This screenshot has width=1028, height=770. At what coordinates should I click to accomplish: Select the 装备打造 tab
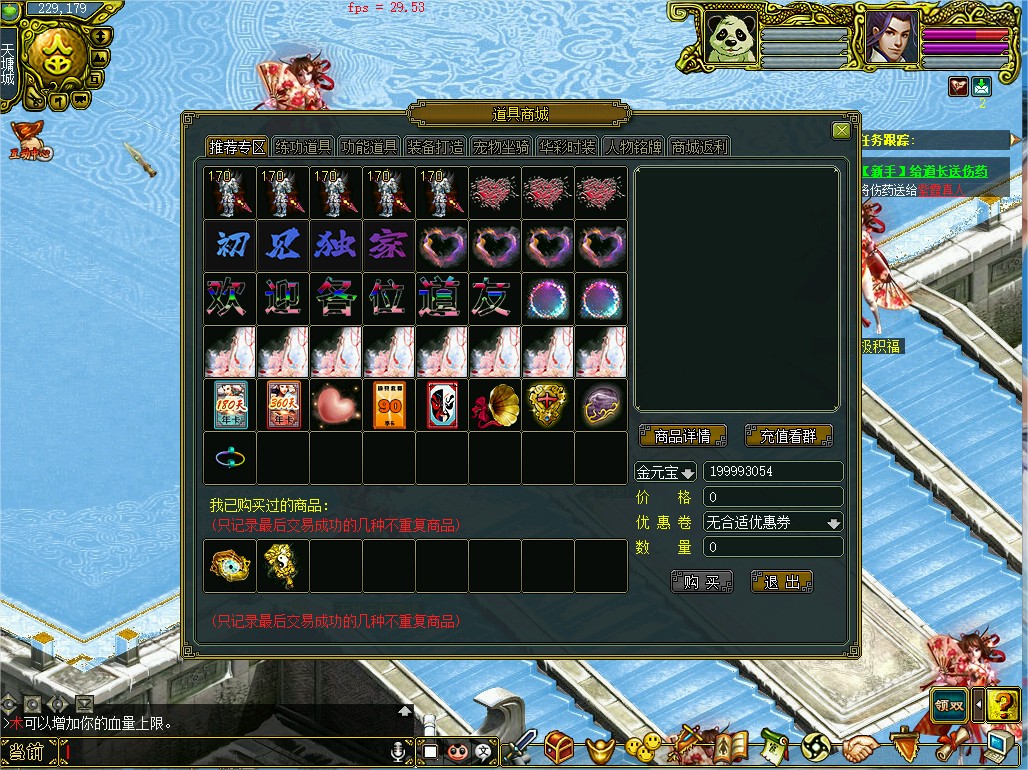pyautogui.click(x=435, y=147)
